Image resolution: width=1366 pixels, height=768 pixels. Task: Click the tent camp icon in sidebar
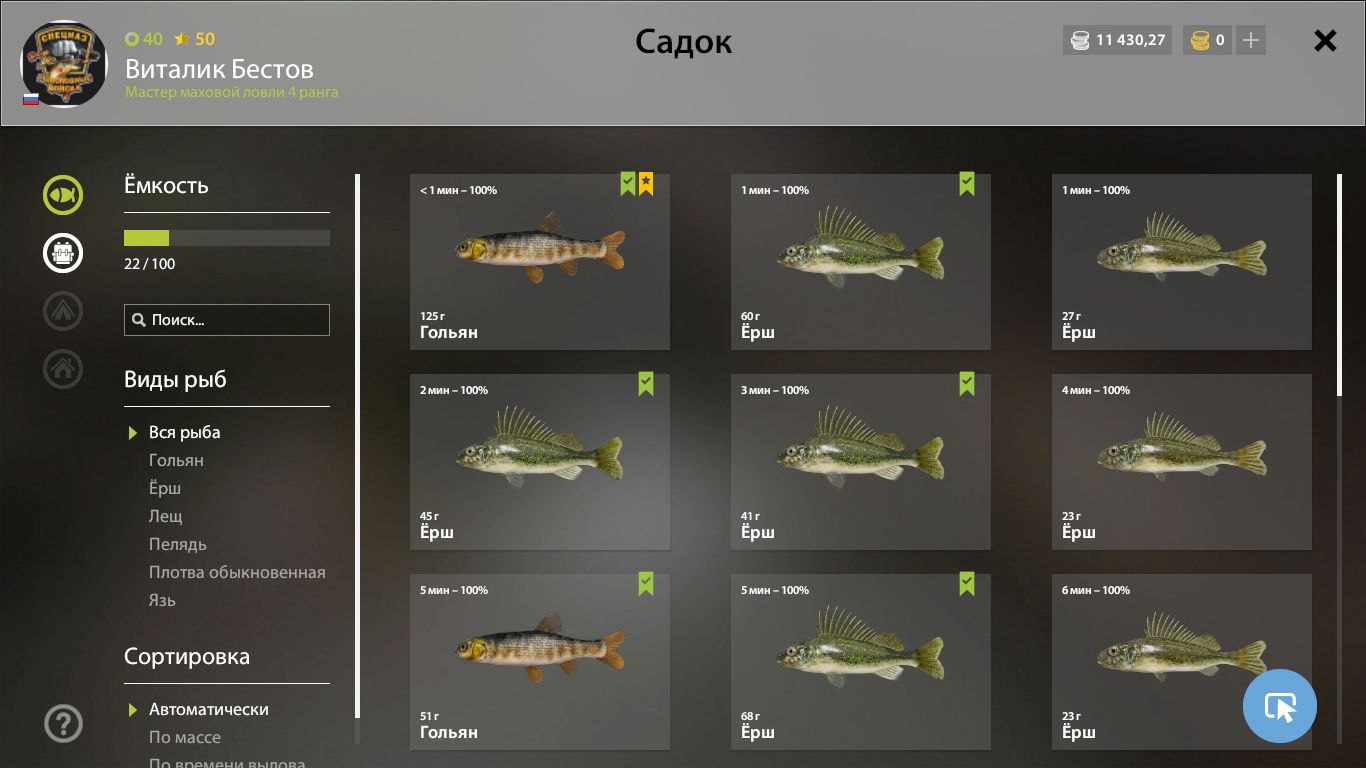(x=62, y=311)
